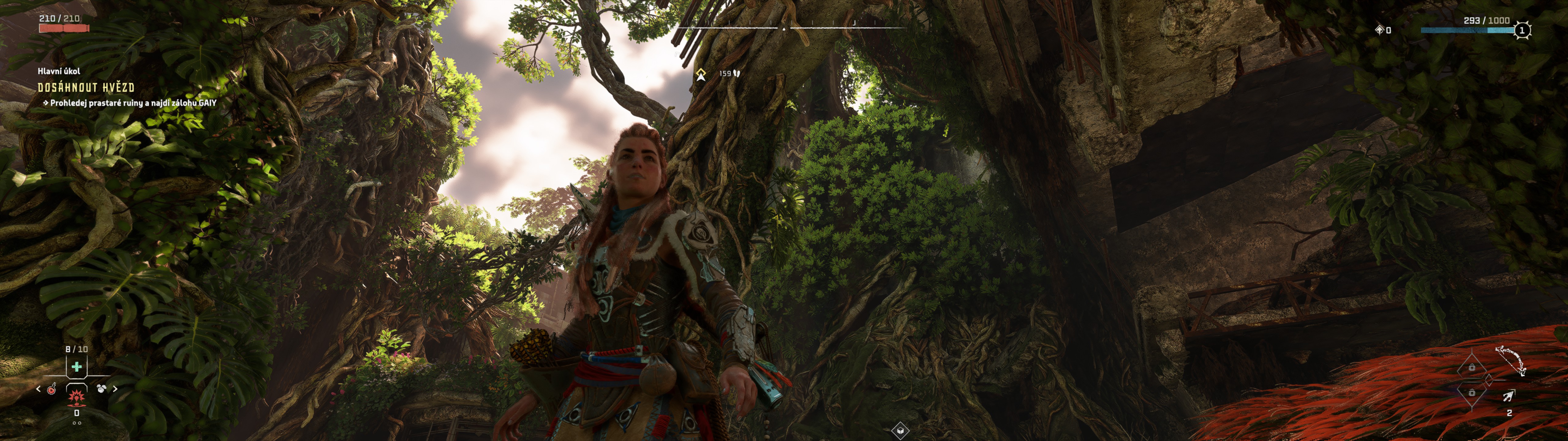
Task: Click the yellow quest waypoint marker
Action: (701, 74)
